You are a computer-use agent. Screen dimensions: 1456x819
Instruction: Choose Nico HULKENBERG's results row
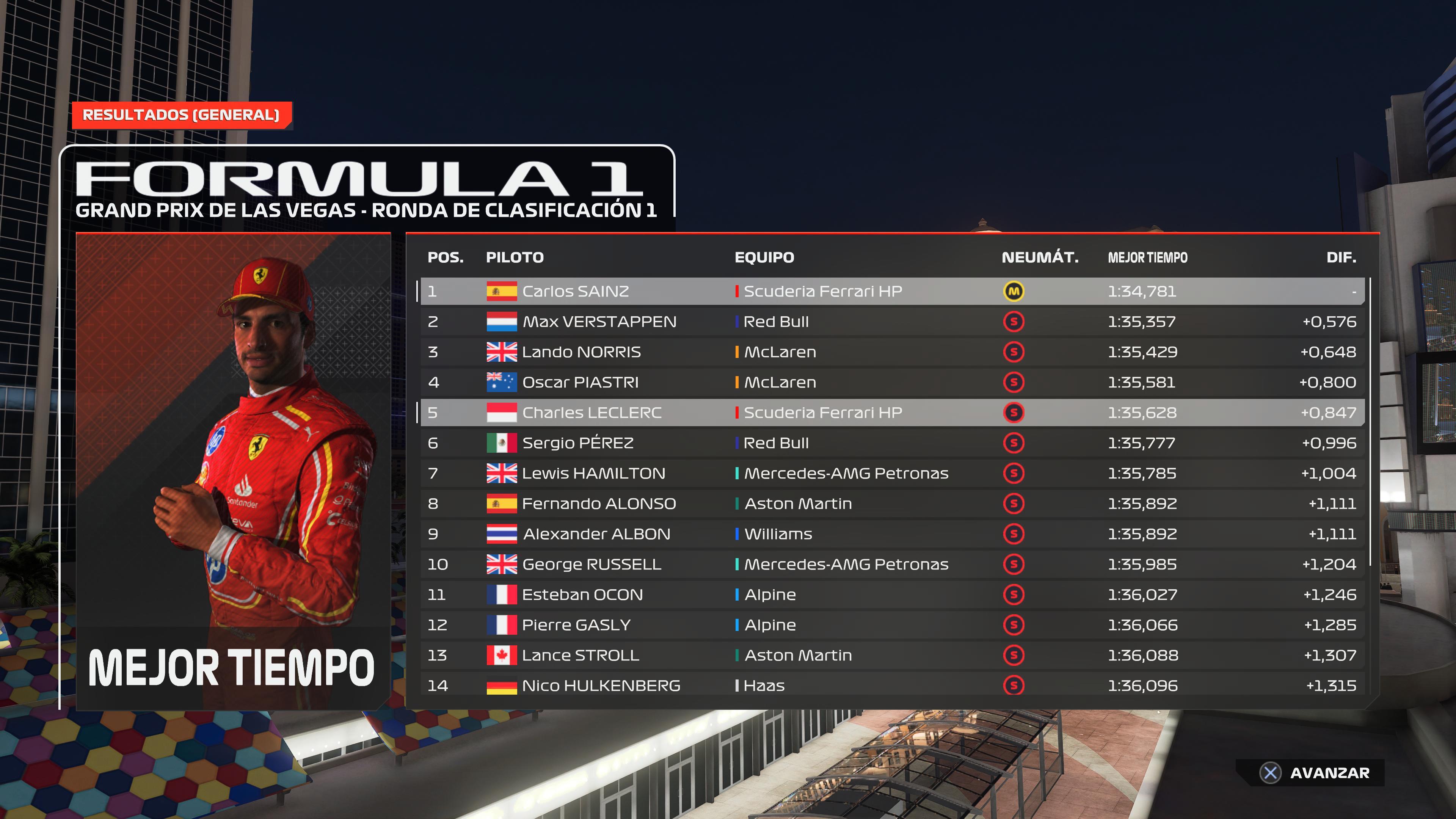(892, 686)
